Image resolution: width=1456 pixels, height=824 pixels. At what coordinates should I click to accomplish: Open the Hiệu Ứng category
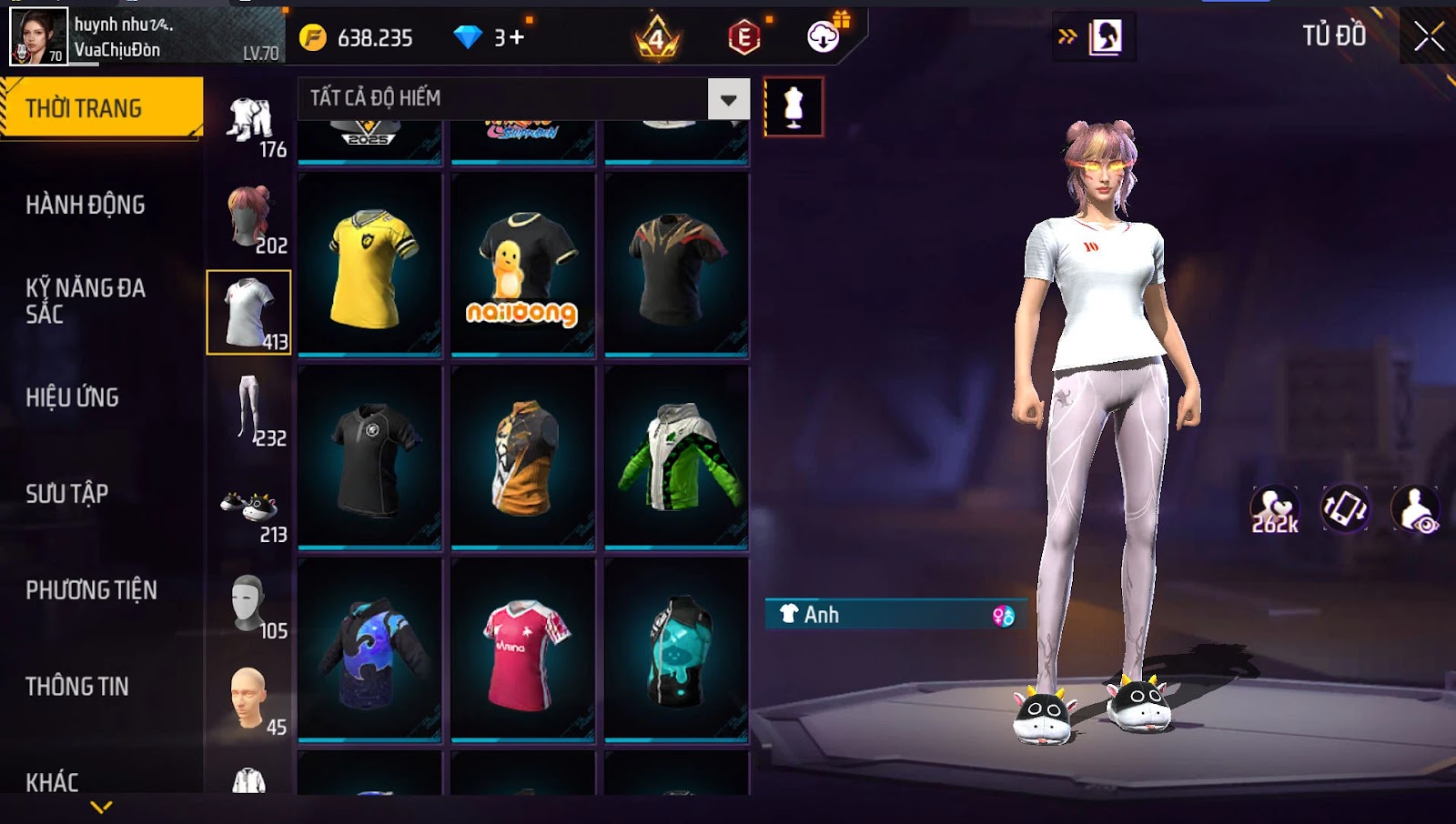(73, 397)
